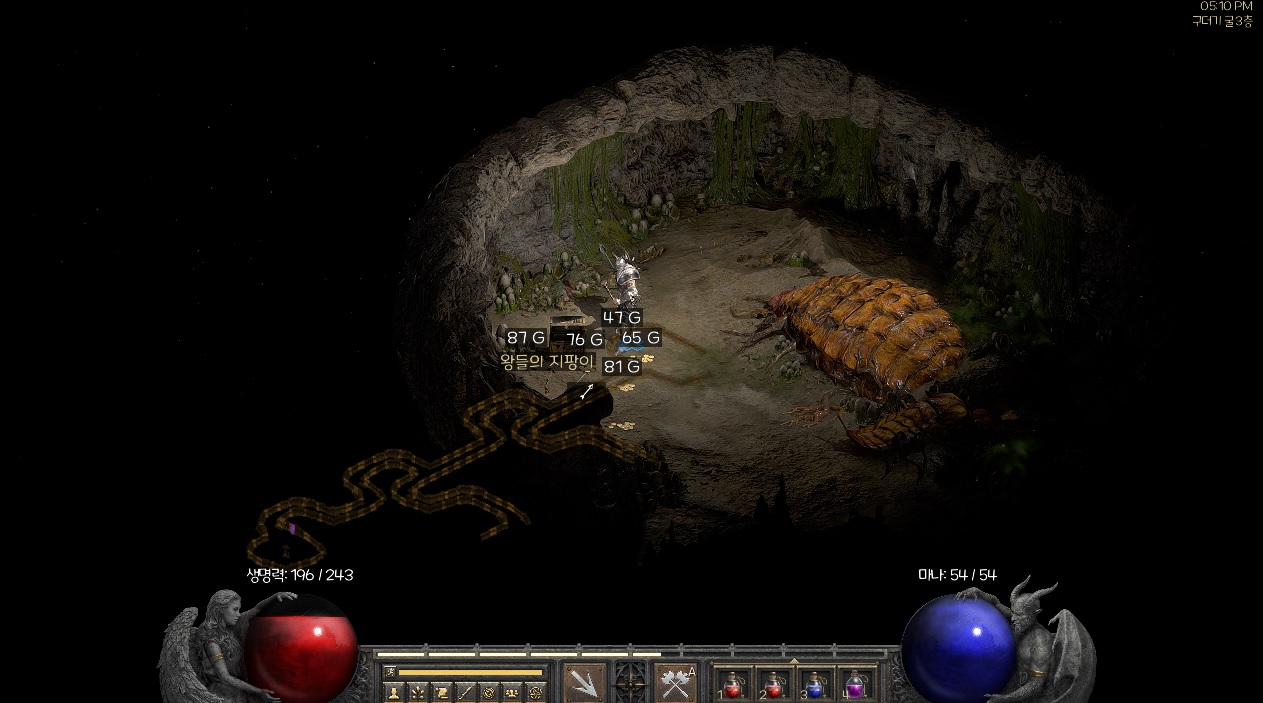Image resolution: width=1263 pixels, height=703 pixels.
Task: Open the skill tree icon
Action: tap(417, 692)
